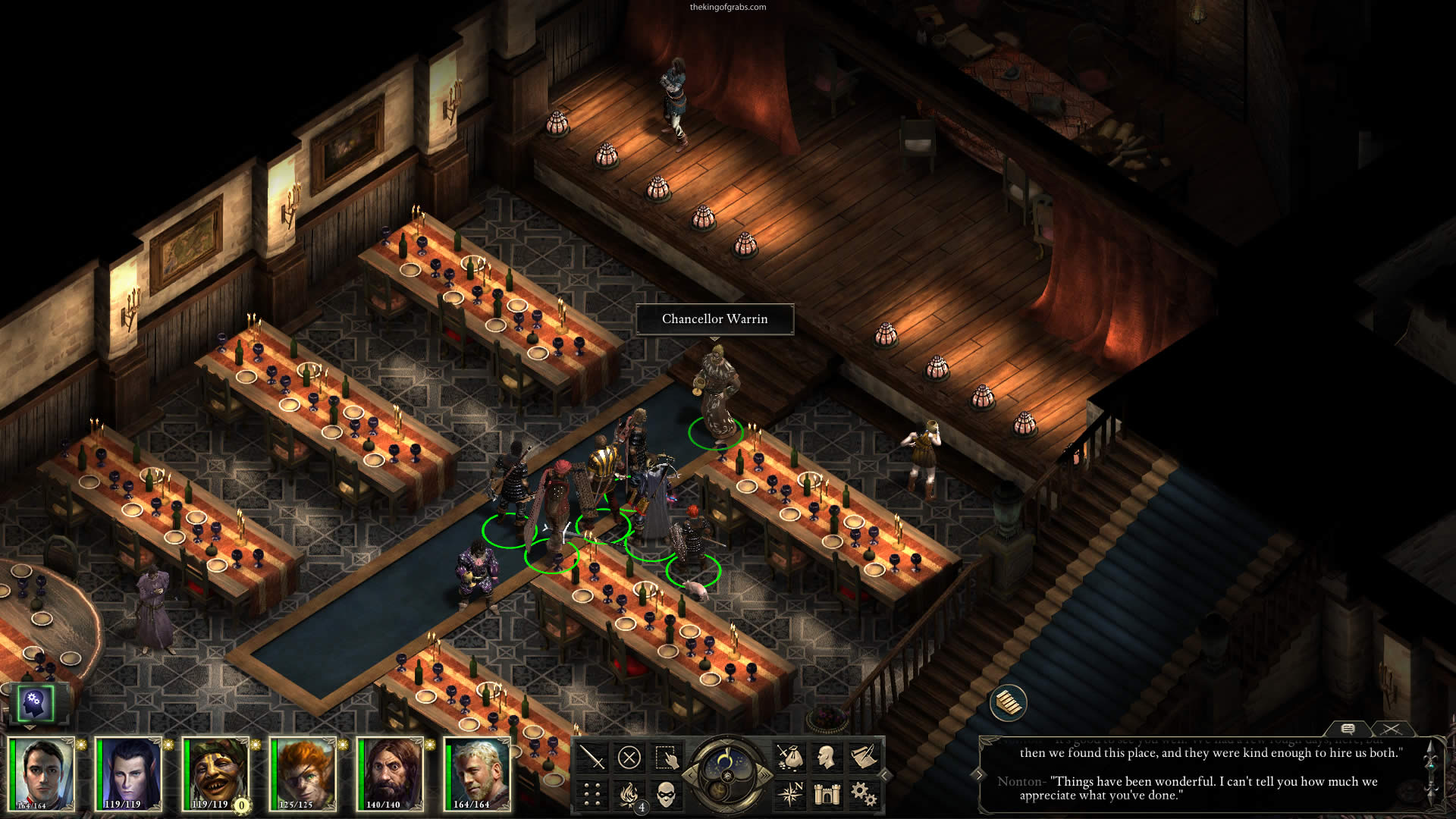Image resolution: width=1456 pixels, height=819 pixels.
Task: Open the journal scroll and quill
Action: [864, 758]
